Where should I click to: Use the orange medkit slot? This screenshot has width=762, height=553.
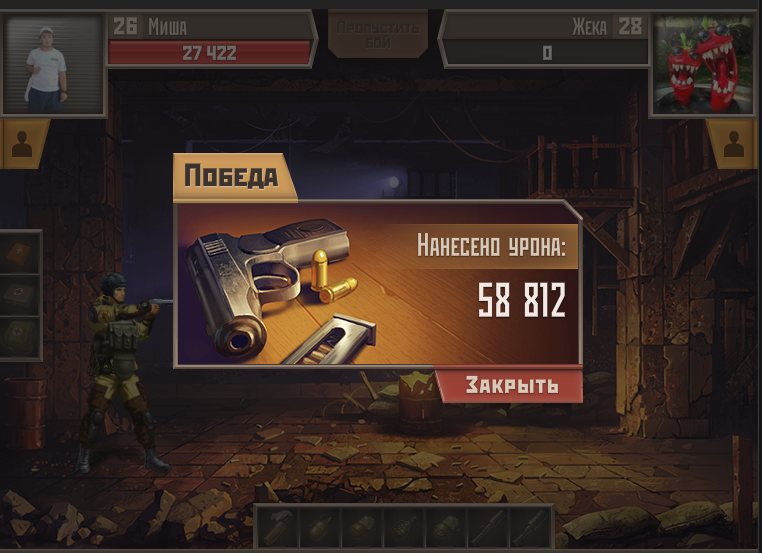(x=21, y=254)
